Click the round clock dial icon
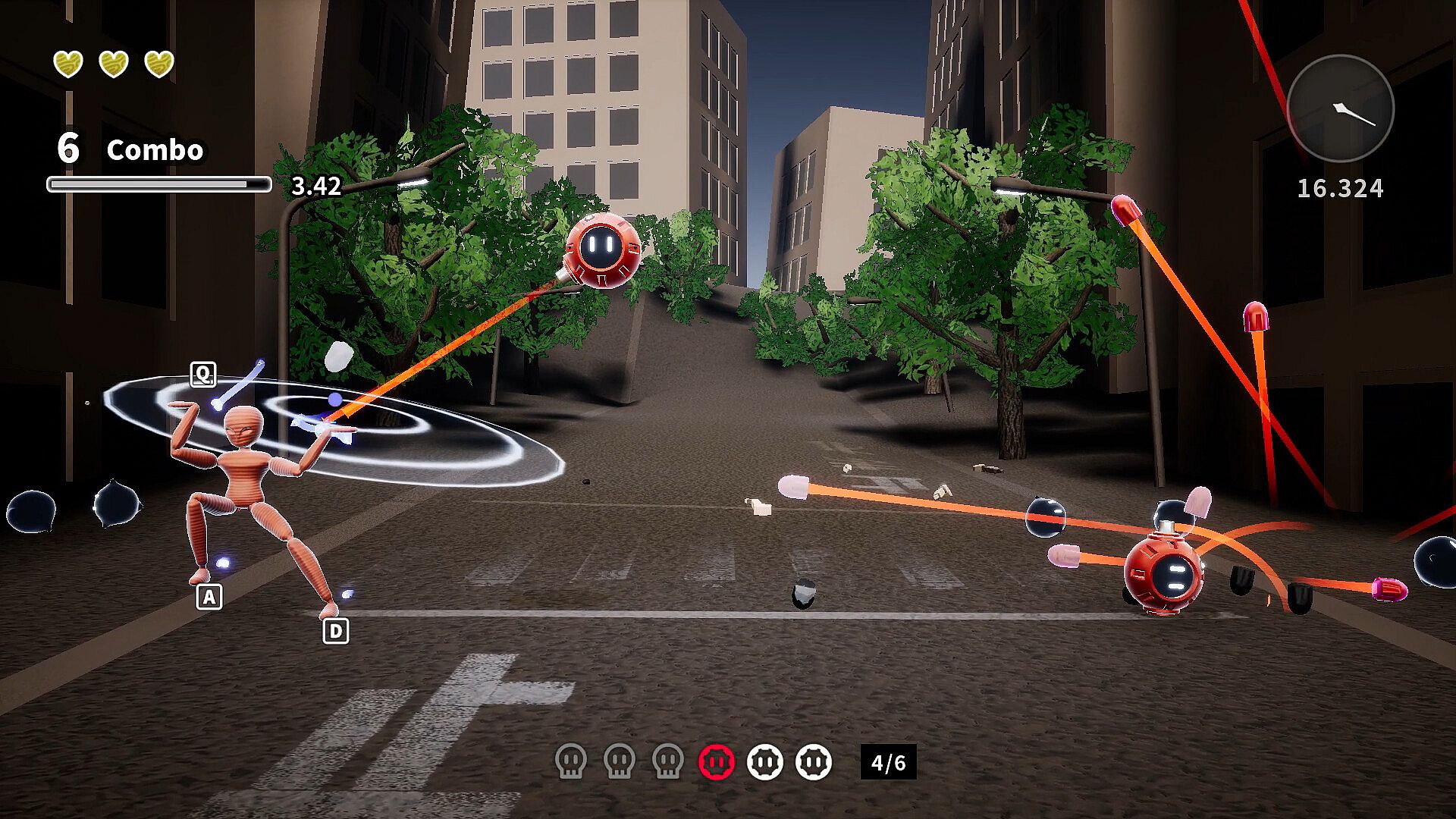The image size is (1456, 819). pyautogui.click(x=1340, y=108)
